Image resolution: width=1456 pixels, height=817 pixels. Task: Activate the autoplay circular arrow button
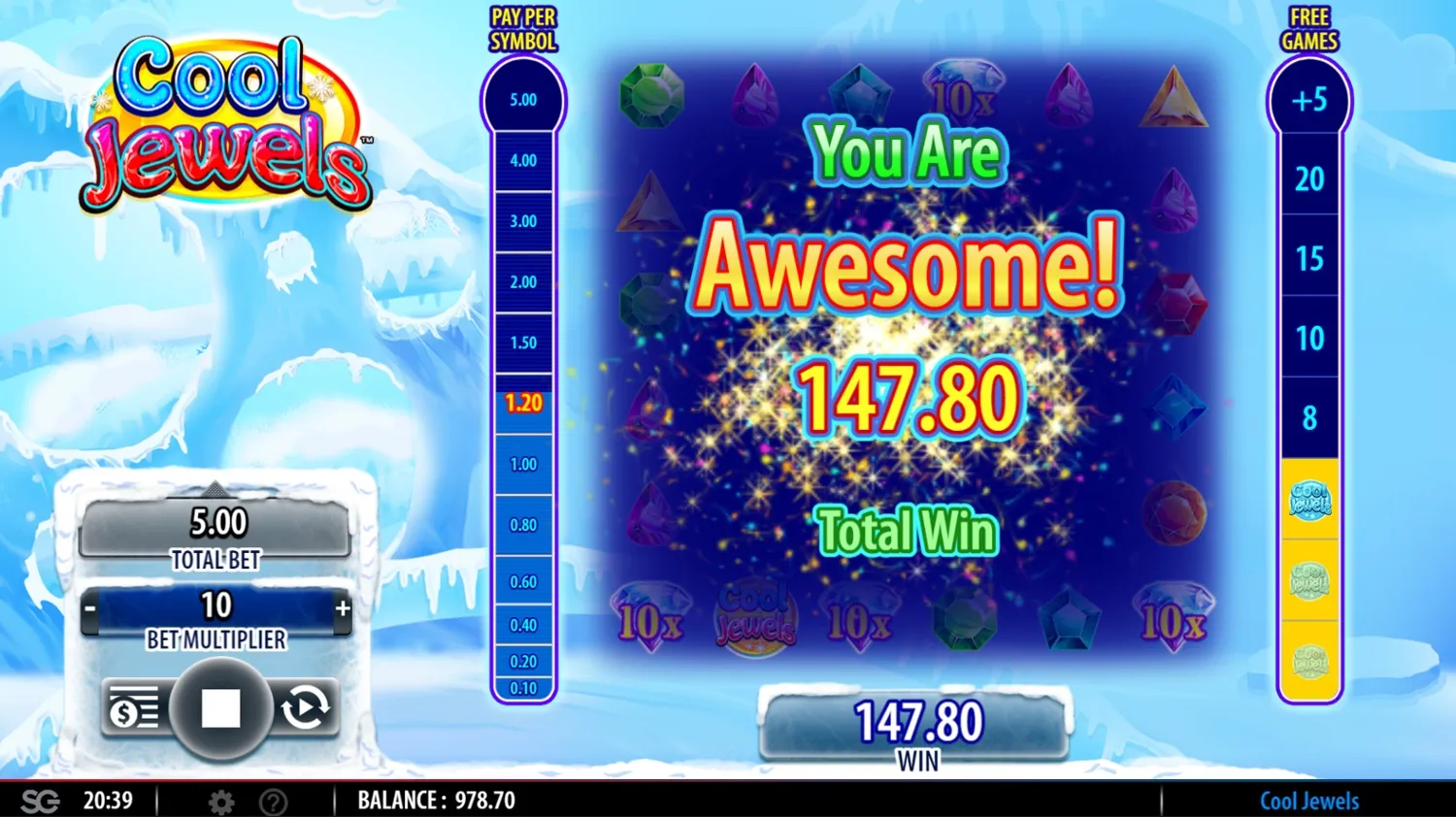pyautogui.click(x=306, y=708)
